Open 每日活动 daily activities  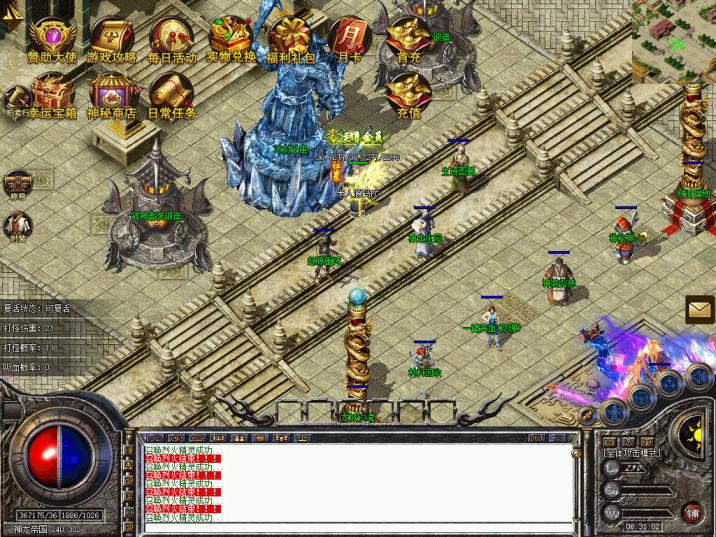point(172,39)
